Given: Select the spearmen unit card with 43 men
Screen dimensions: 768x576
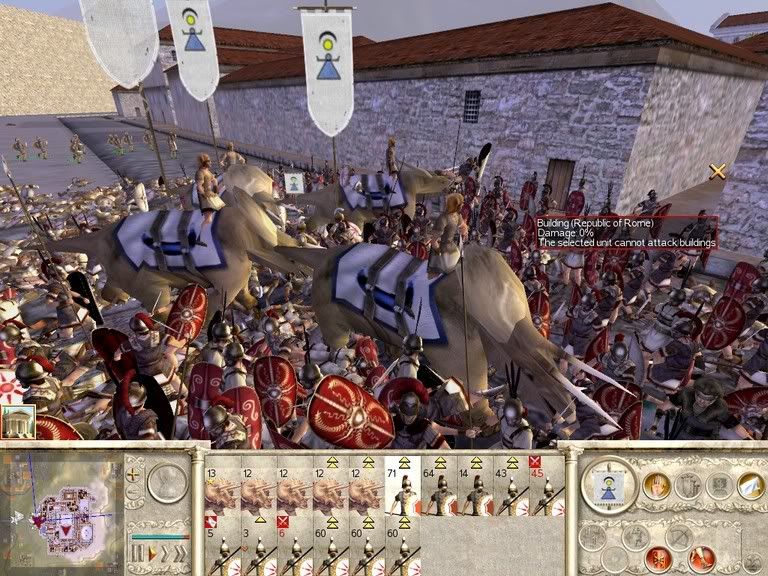Looking at the screenshot, I should click(510, 488).
